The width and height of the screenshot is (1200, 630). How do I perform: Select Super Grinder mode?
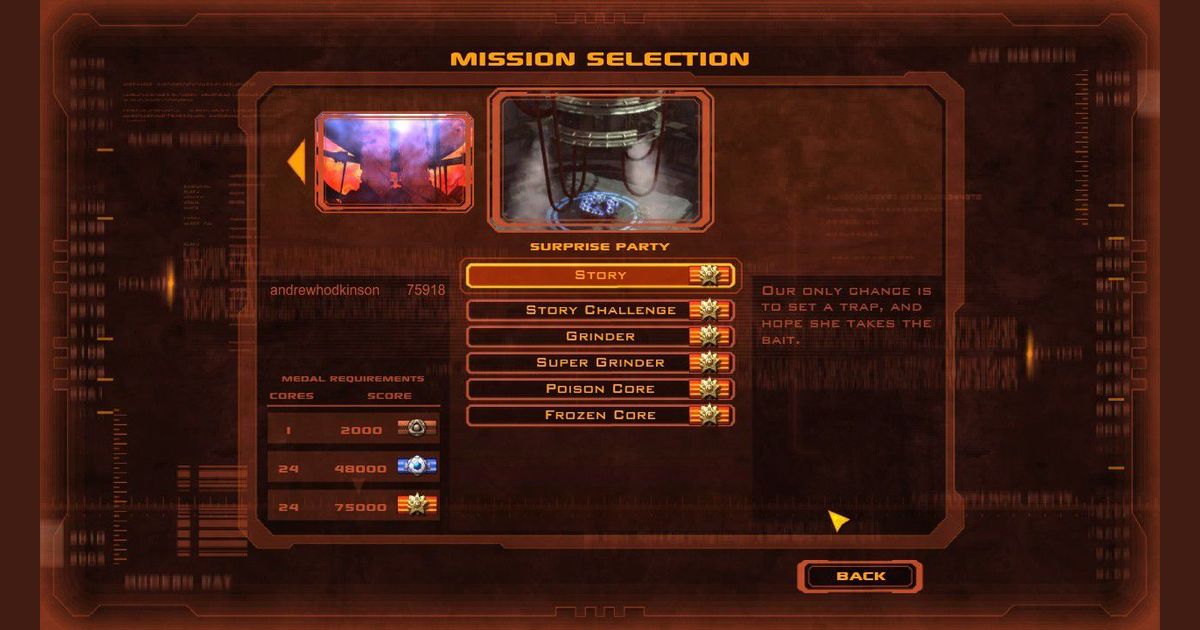600,362
